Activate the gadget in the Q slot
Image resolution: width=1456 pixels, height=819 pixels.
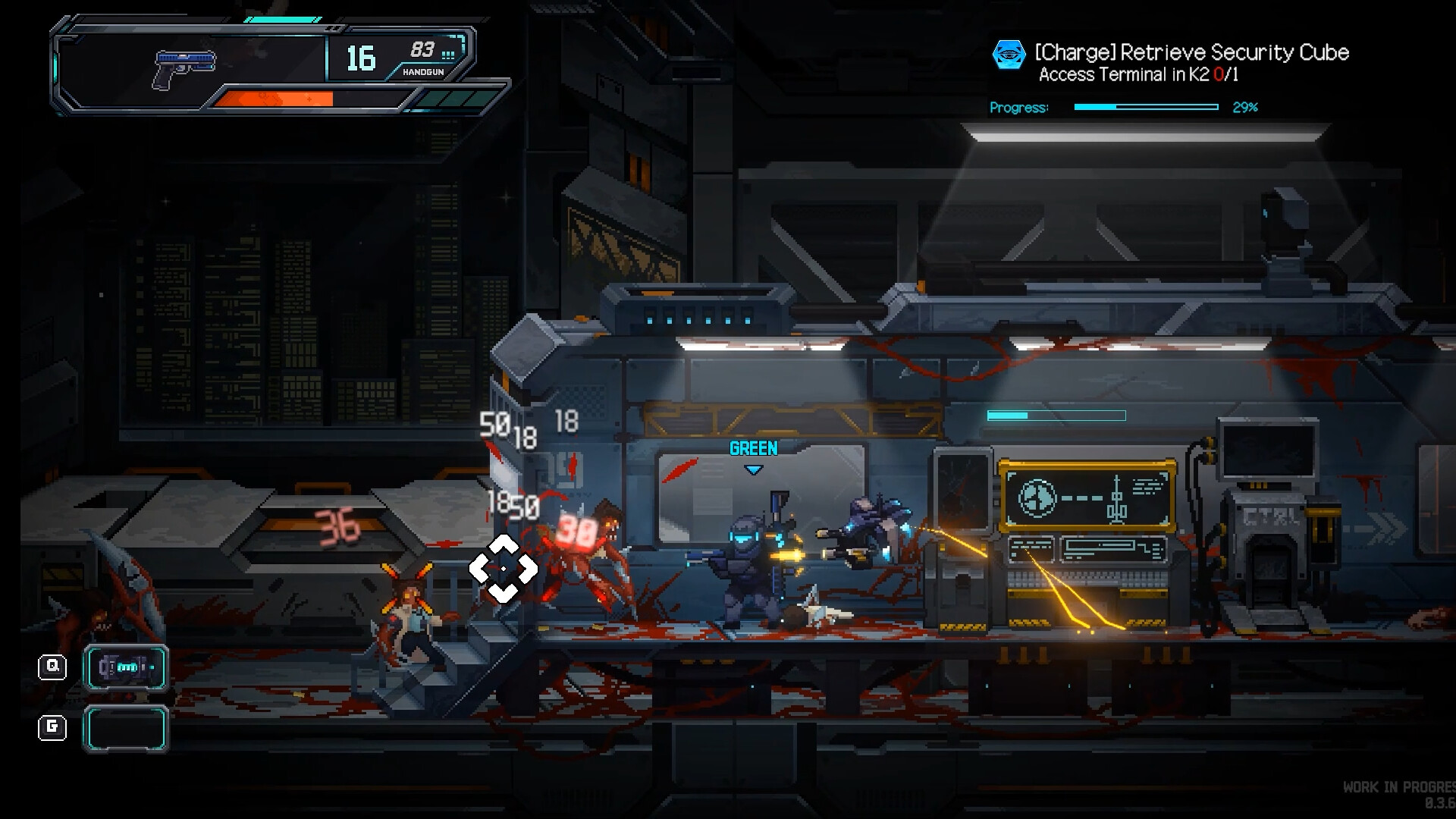(x=126, y=668)
